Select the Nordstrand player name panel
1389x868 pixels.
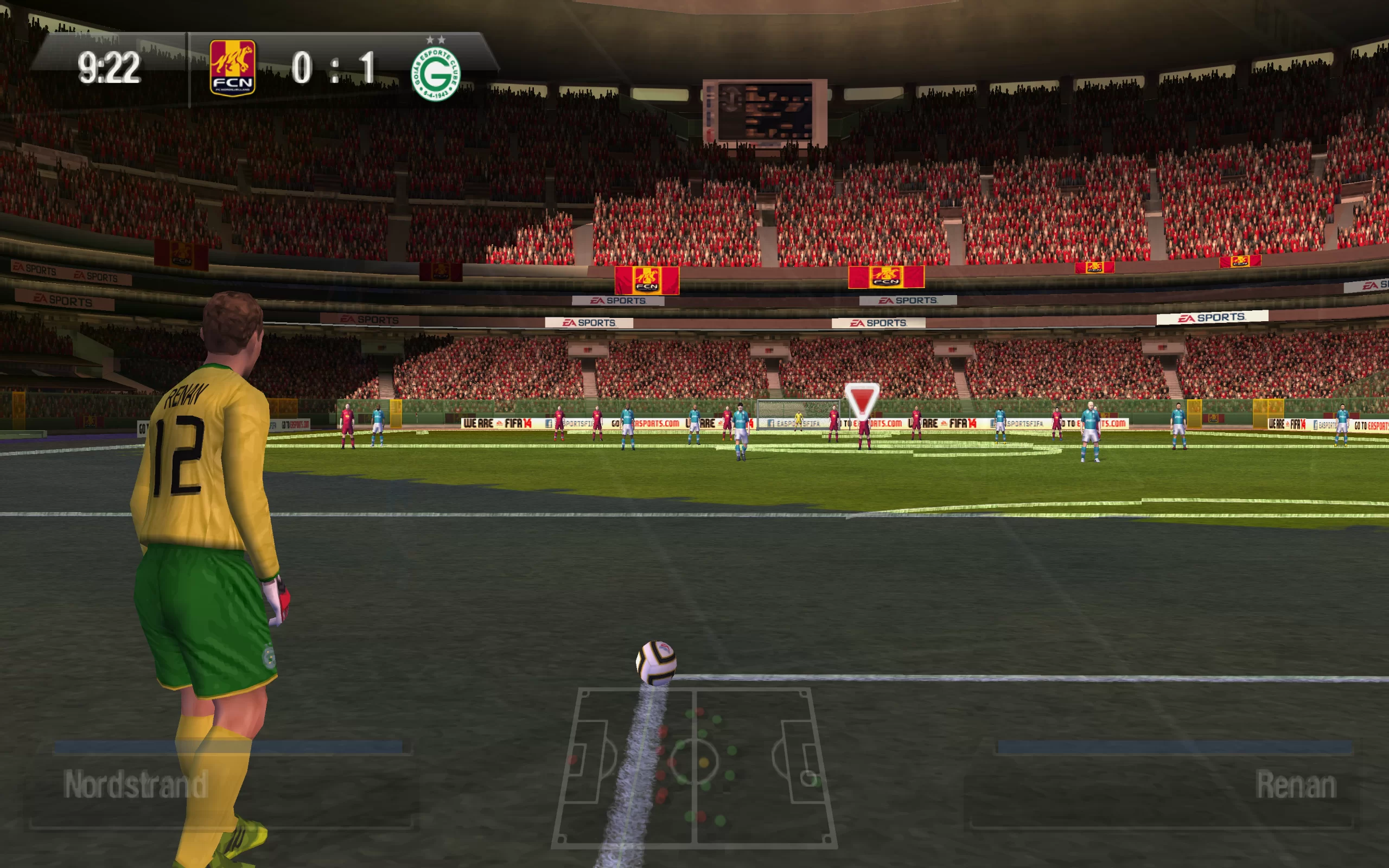click(x=221, y=784)
